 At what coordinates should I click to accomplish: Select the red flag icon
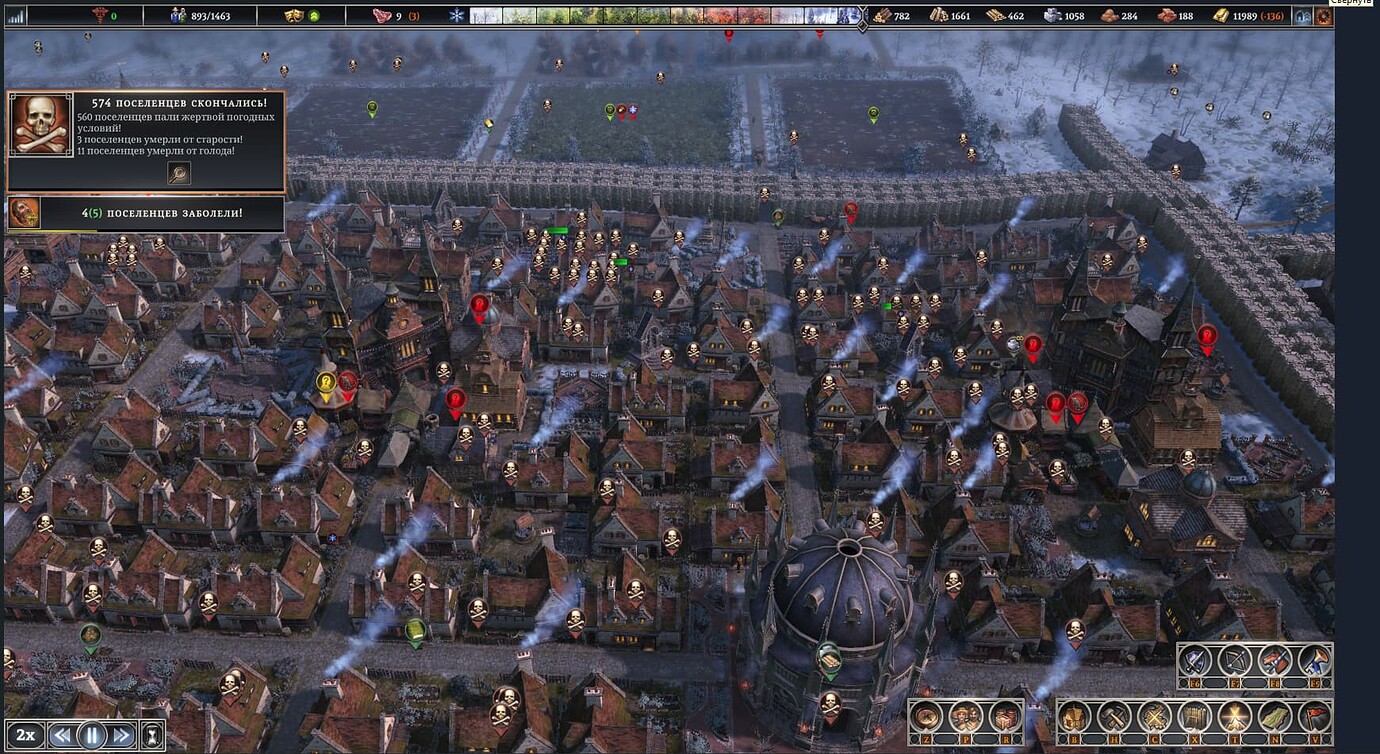(1314, 717)
